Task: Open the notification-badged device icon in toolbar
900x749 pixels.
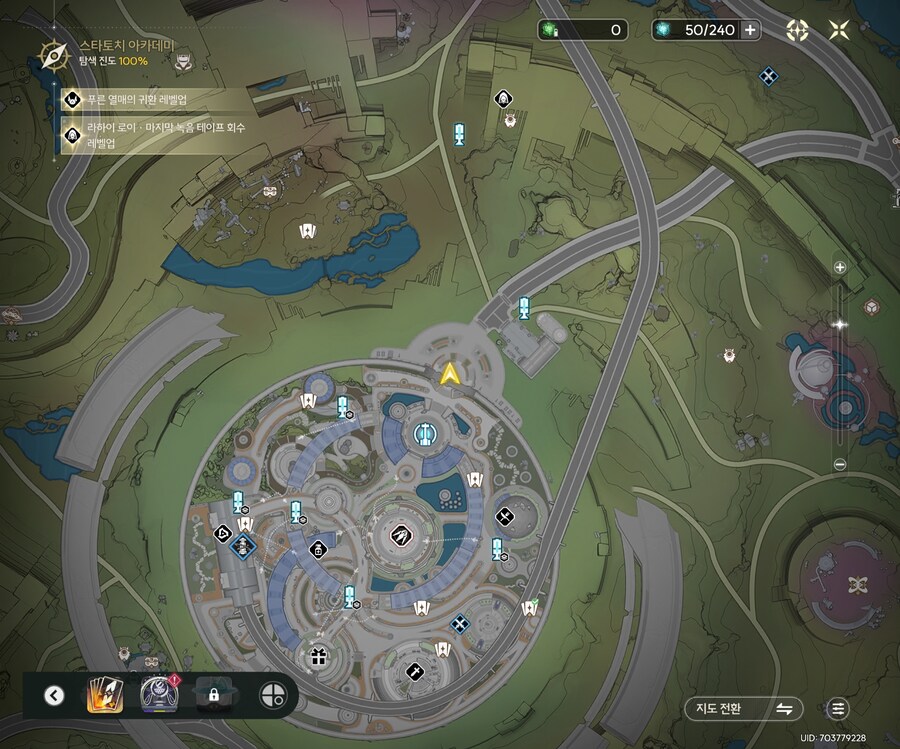Action: [159, 693]
